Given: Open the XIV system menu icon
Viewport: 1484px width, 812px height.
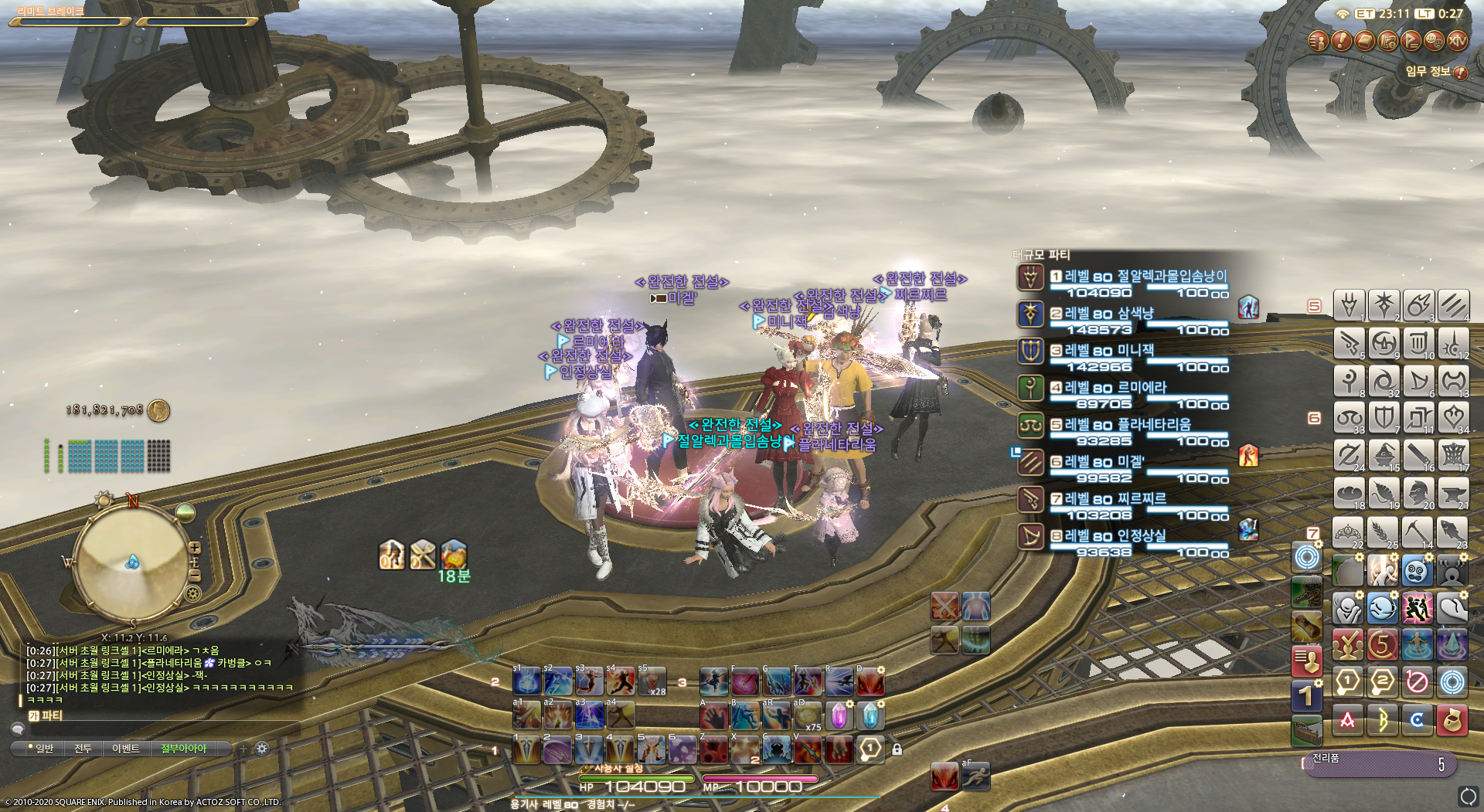Looking at the screenshot, I should [1457, 40].
